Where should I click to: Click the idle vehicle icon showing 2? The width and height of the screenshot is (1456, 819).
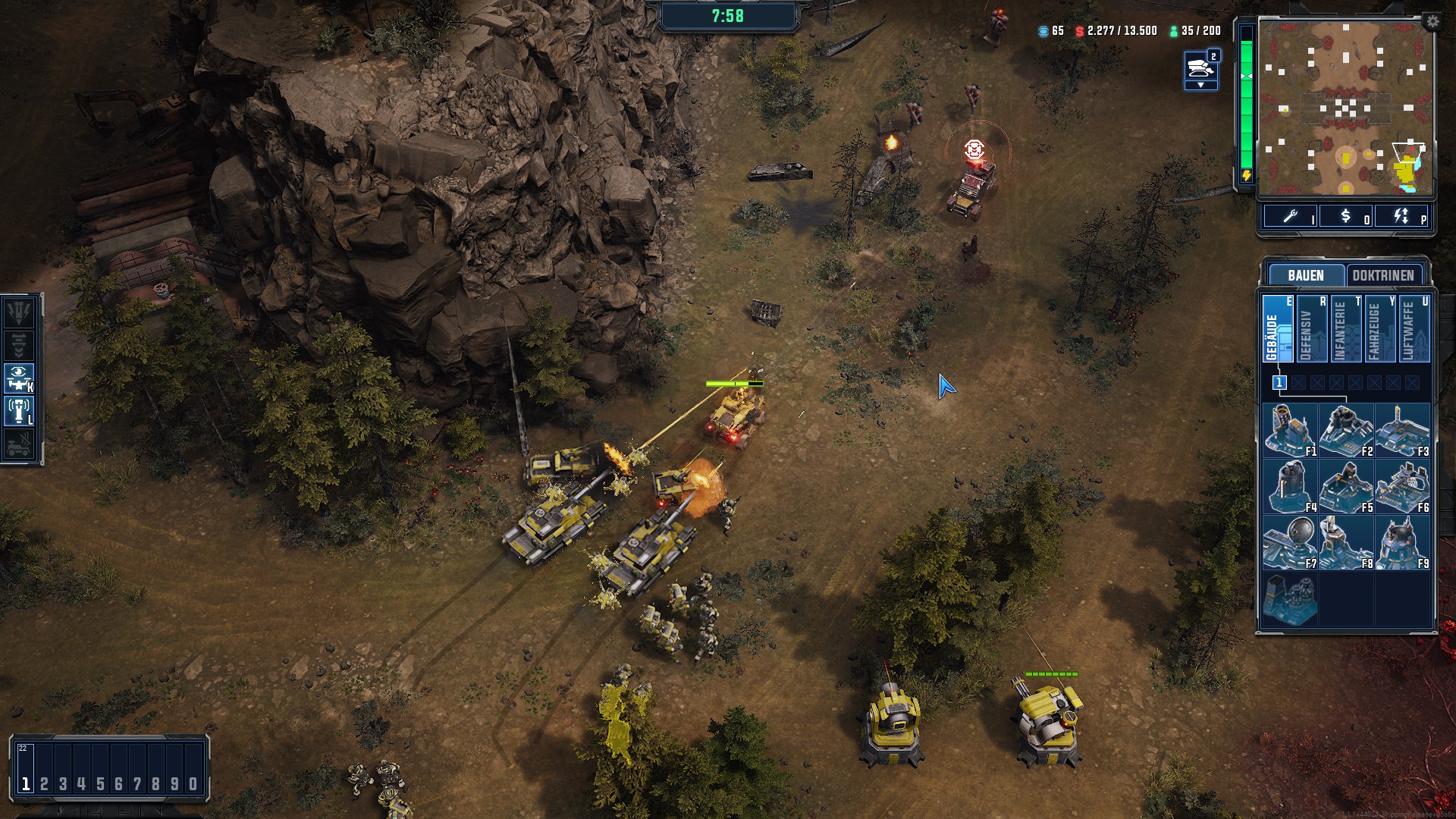(x=1200, y=68)
